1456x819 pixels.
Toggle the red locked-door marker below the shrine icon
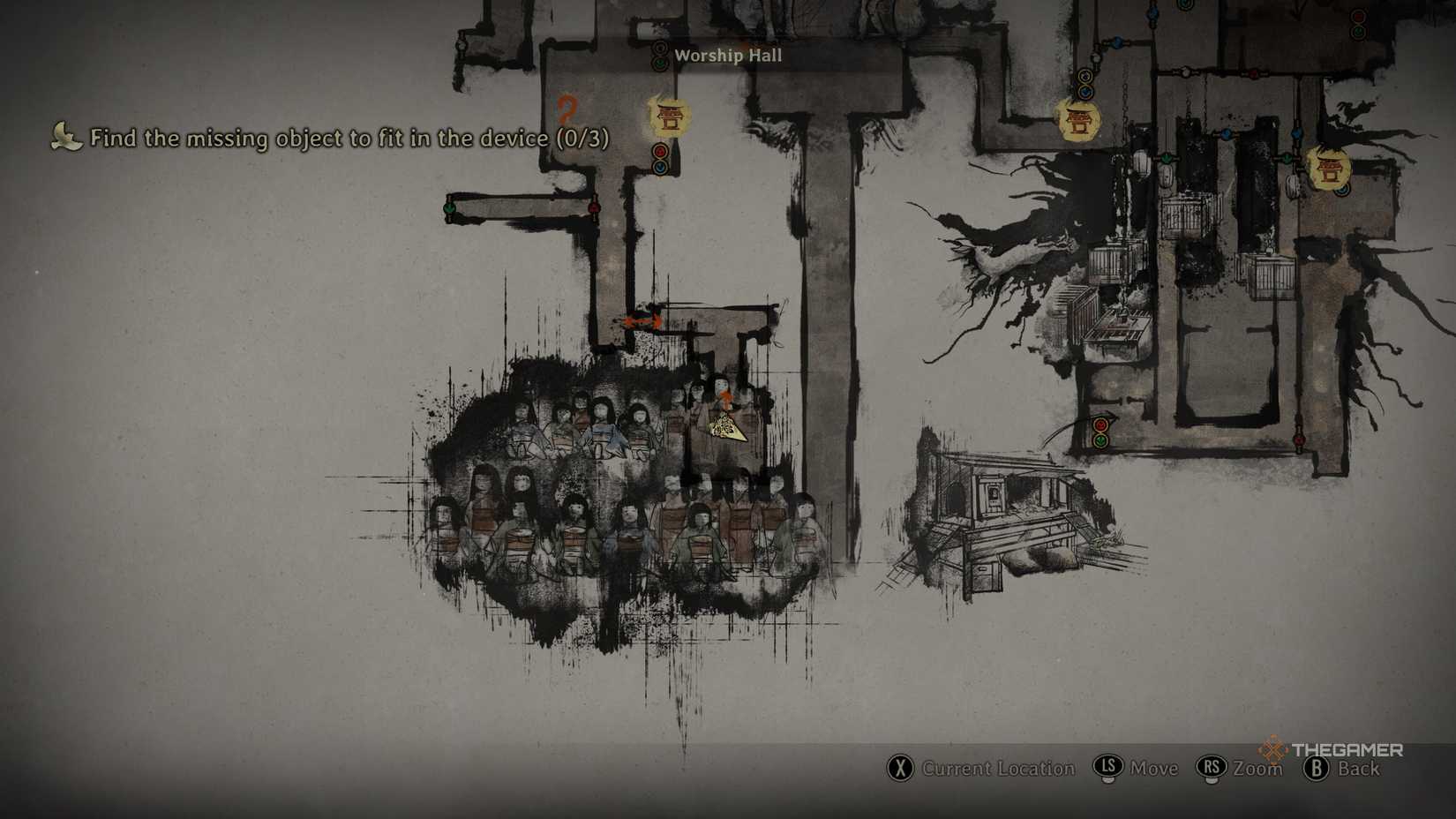(660, 151)
